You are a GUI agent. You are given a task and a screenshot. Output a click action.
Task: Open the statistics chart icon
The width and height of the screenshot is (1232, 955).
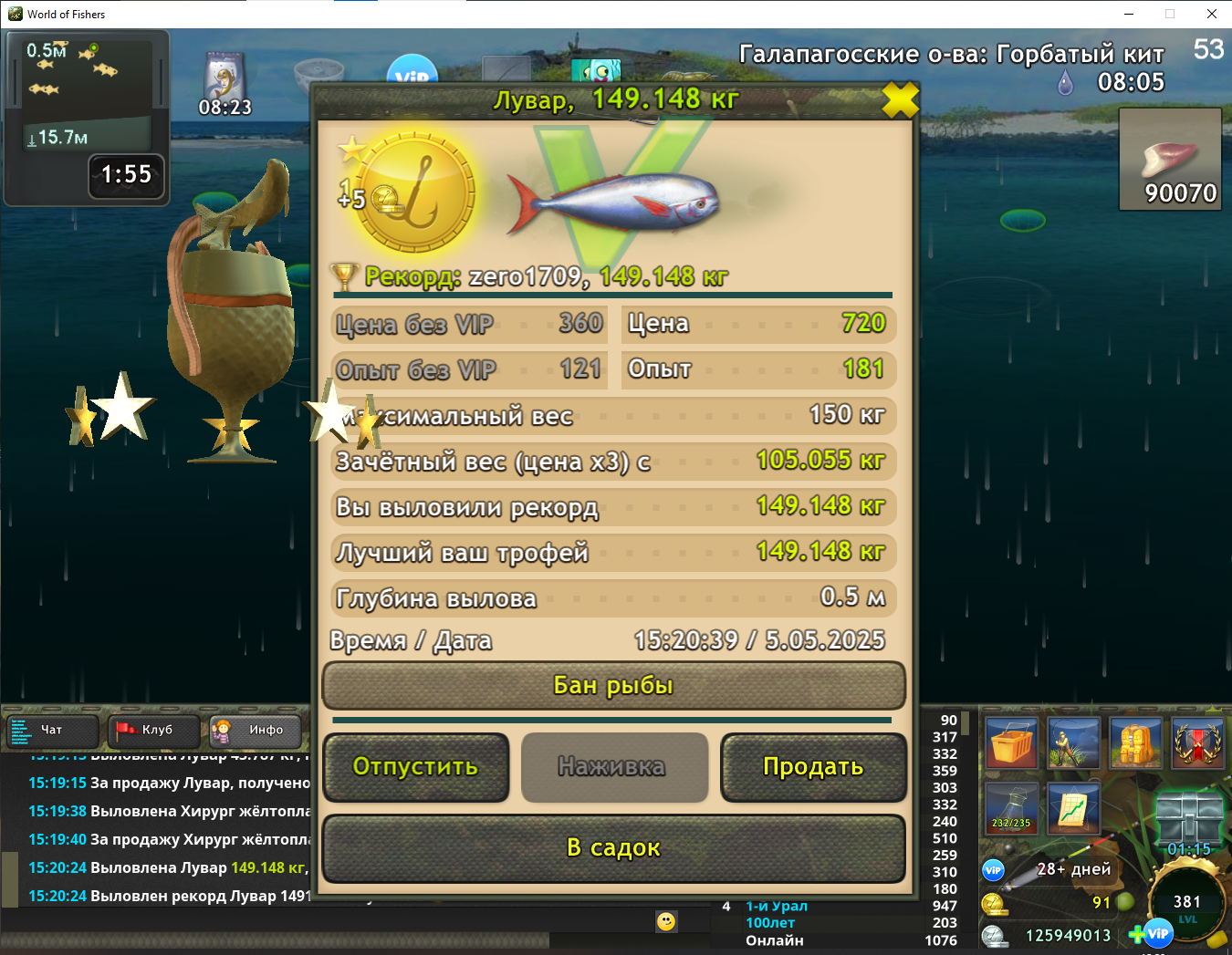[1073, 808]
